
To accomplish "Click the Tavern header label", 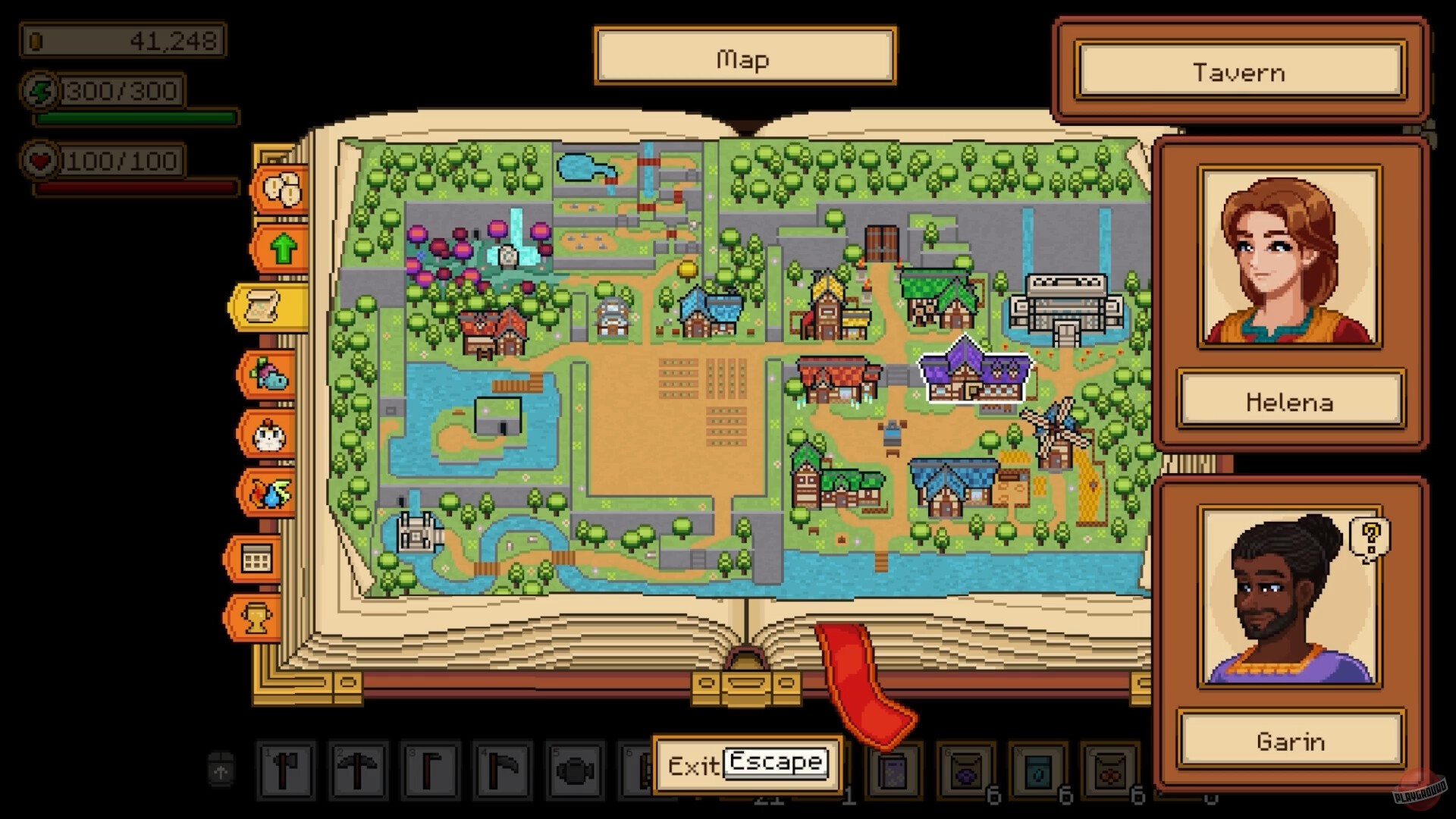I will click(1240, 72).
